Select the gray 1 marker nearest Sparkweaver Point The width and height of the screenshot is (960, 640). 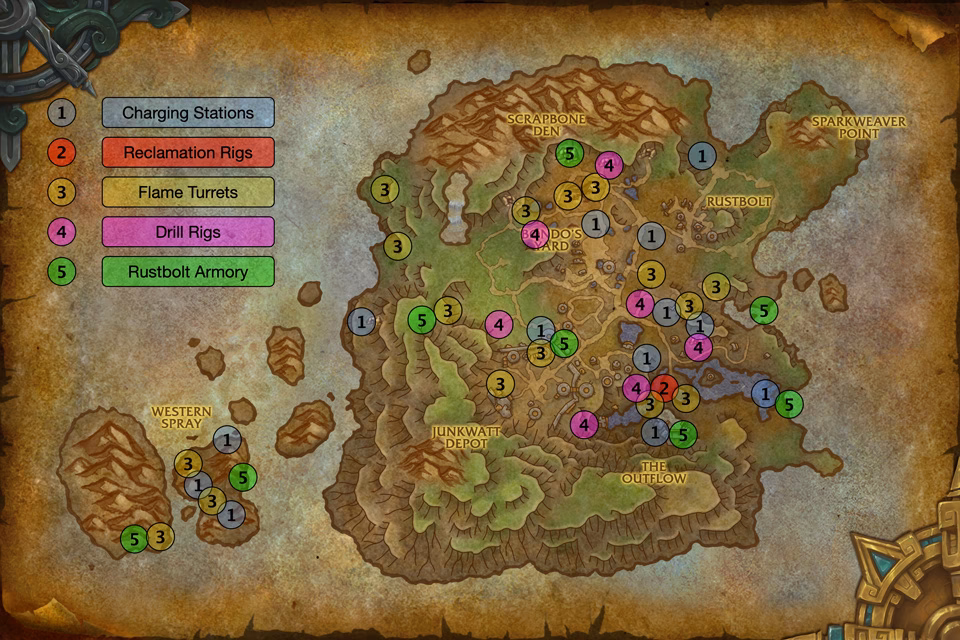click(702, 155)
